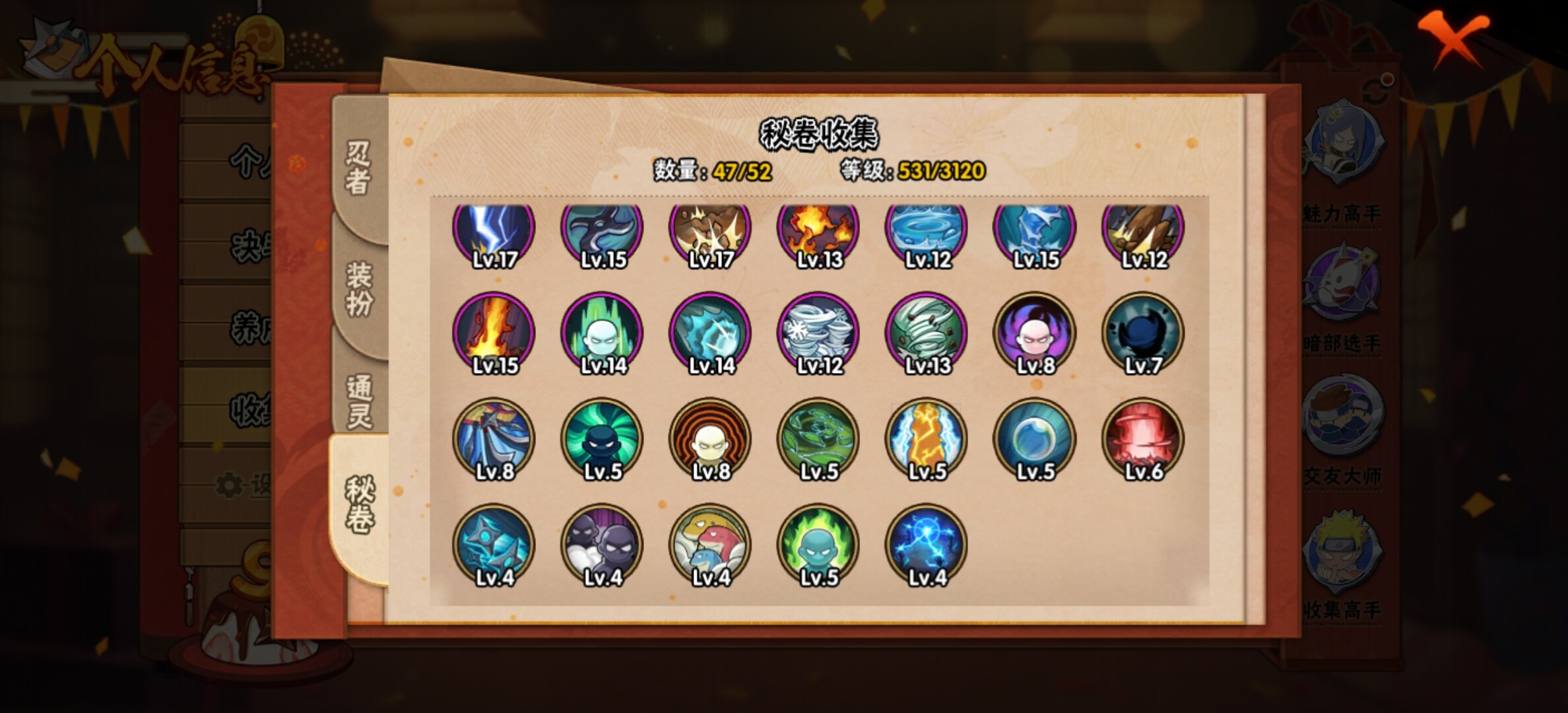Pick the water bubble Lv.5 scroll
Image resolution: width=1568 pixels, height=713 pixels.
[x=1034, y=439]
